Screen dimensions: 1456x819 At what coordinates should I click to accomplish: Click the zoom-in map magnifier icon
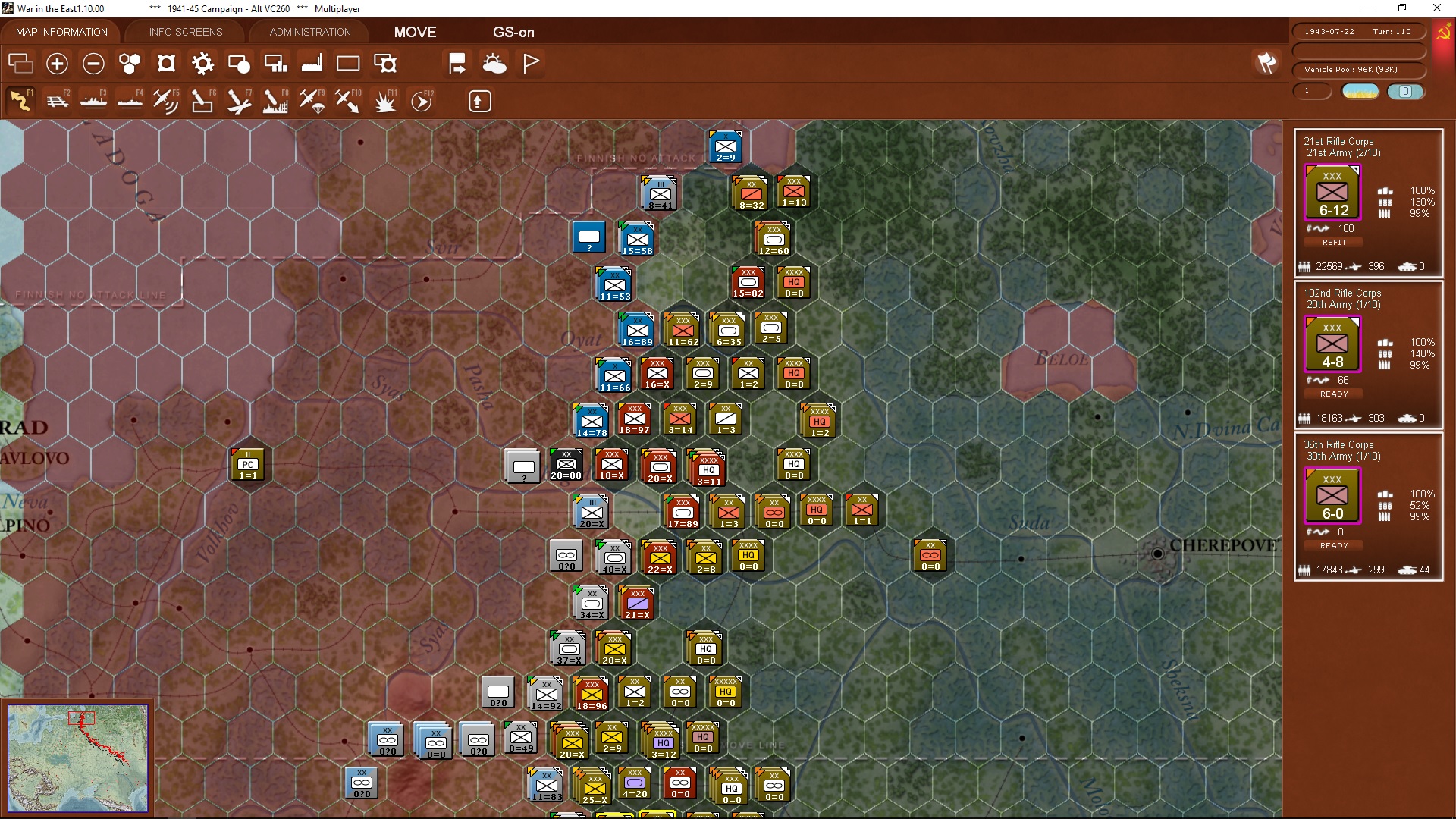pyautogui.click(x=57, y=64)
